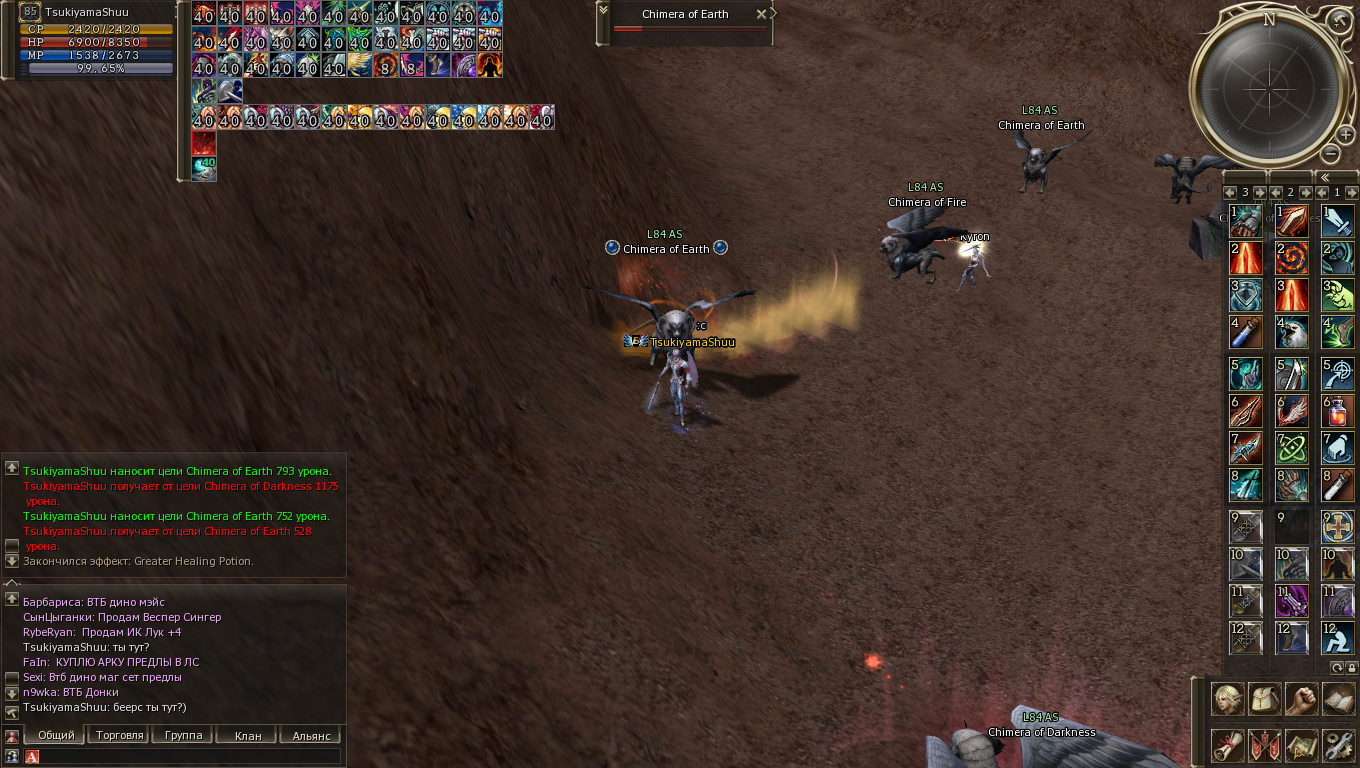Toggle the red chat settings icon near input
1360x768 pixels.
click(31, 756)
